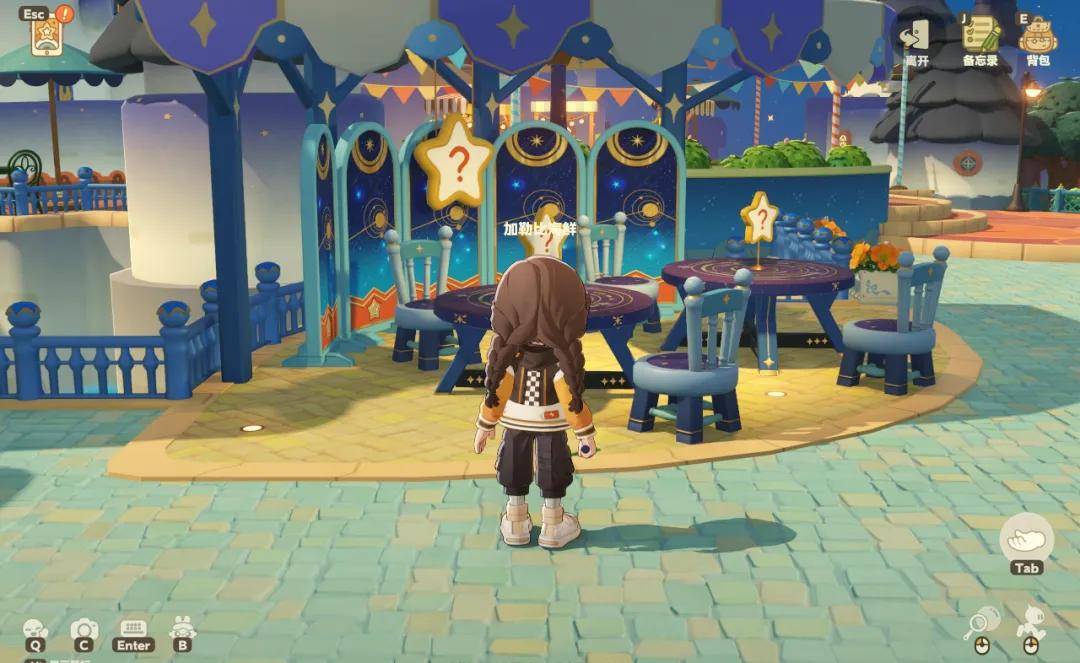
Task: Click the character outfit icon
Action: pos(182,630)
